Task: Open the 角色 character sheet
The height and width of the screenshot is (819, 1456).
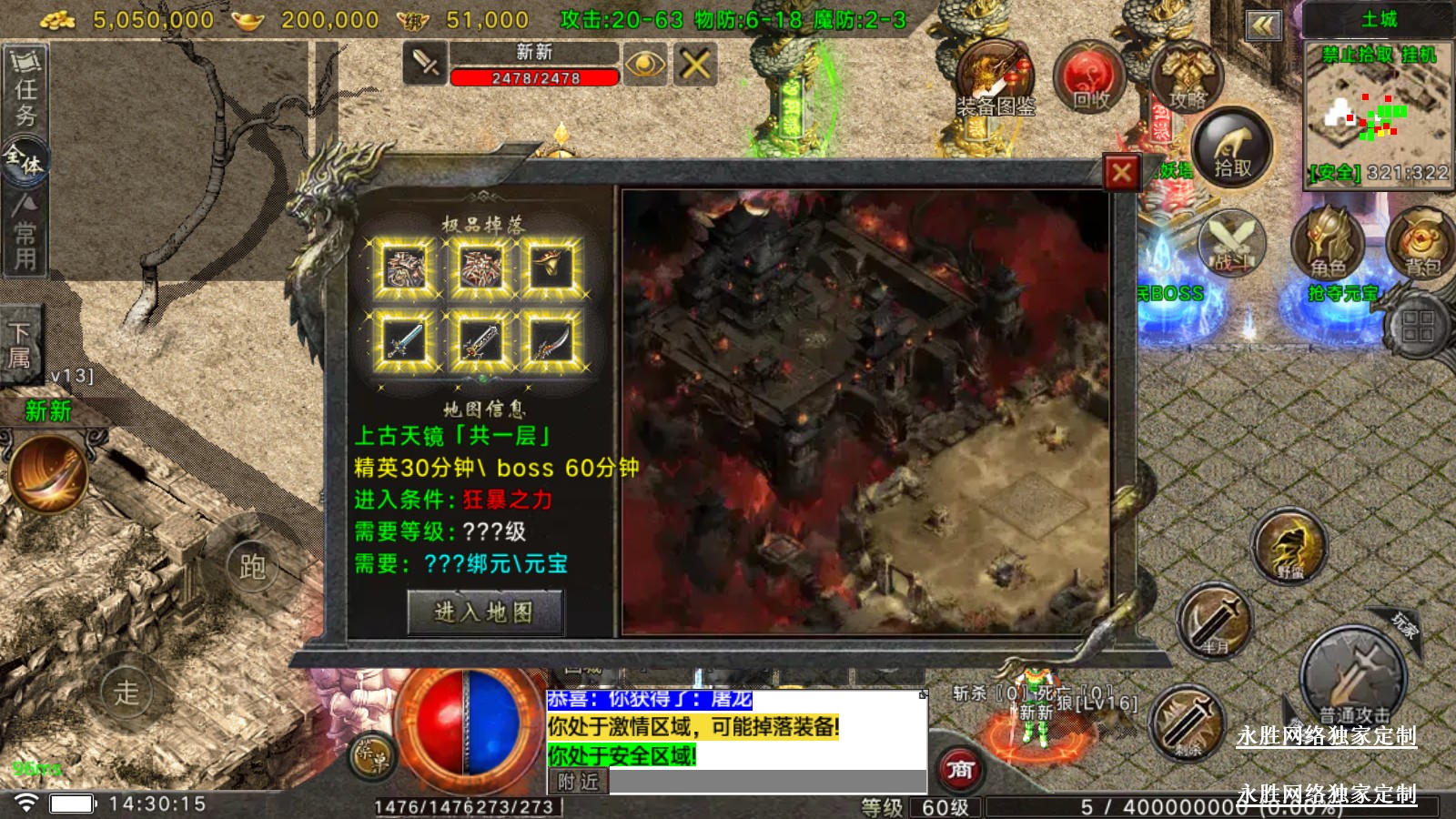Action: coord(1327,243)
